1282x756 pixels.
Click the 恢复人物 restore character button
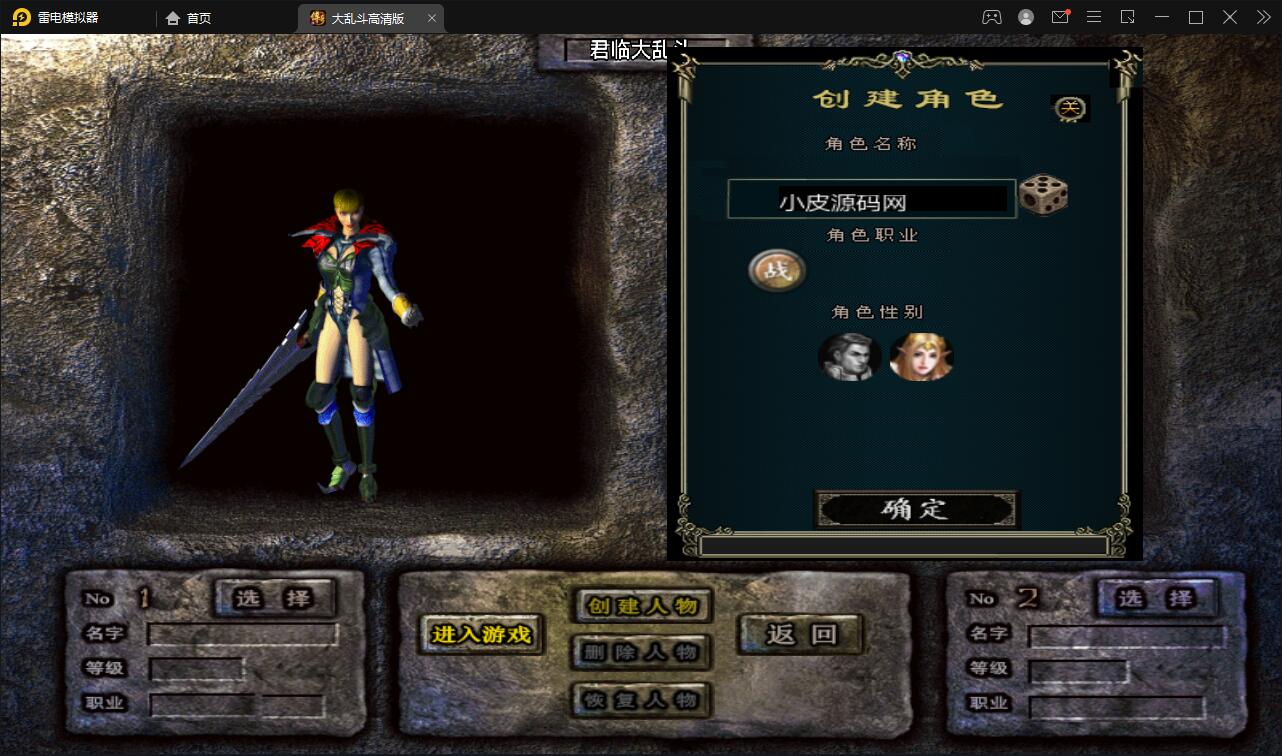(641, 700)
